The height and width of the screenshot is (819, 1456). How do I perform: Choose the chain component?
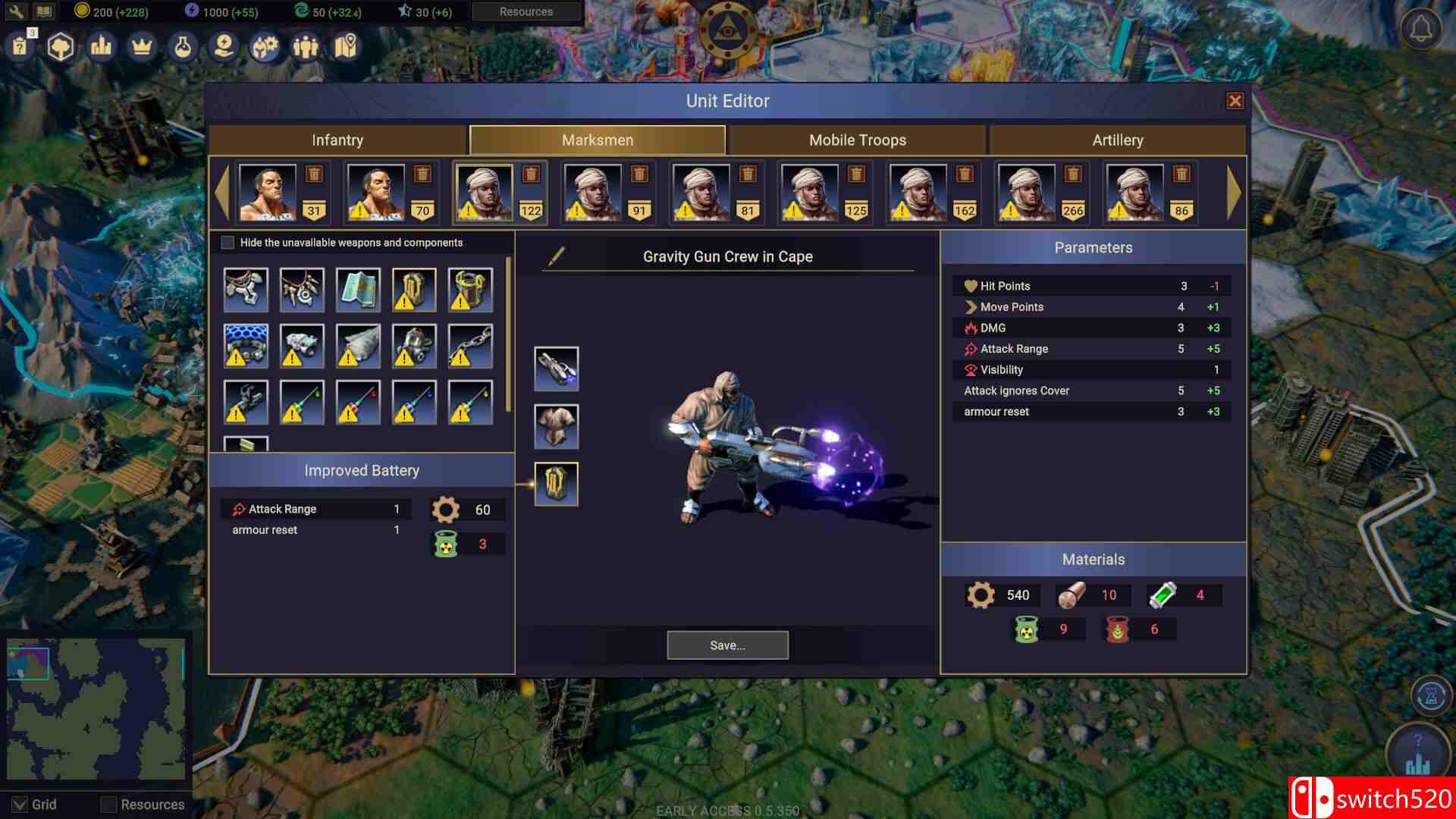point(470,346)
